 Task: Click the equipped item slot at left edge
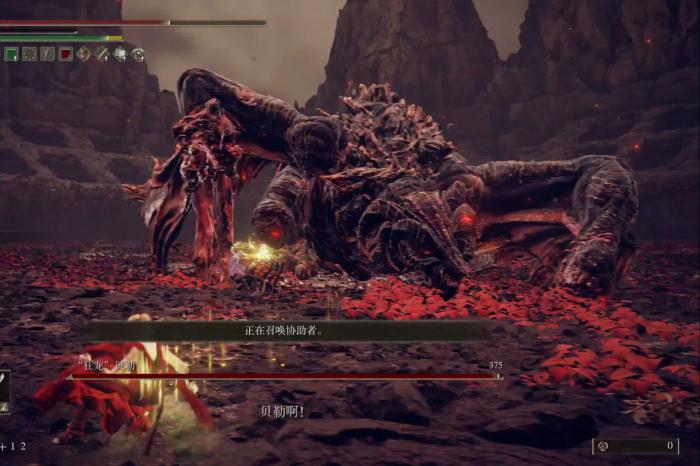4,391
